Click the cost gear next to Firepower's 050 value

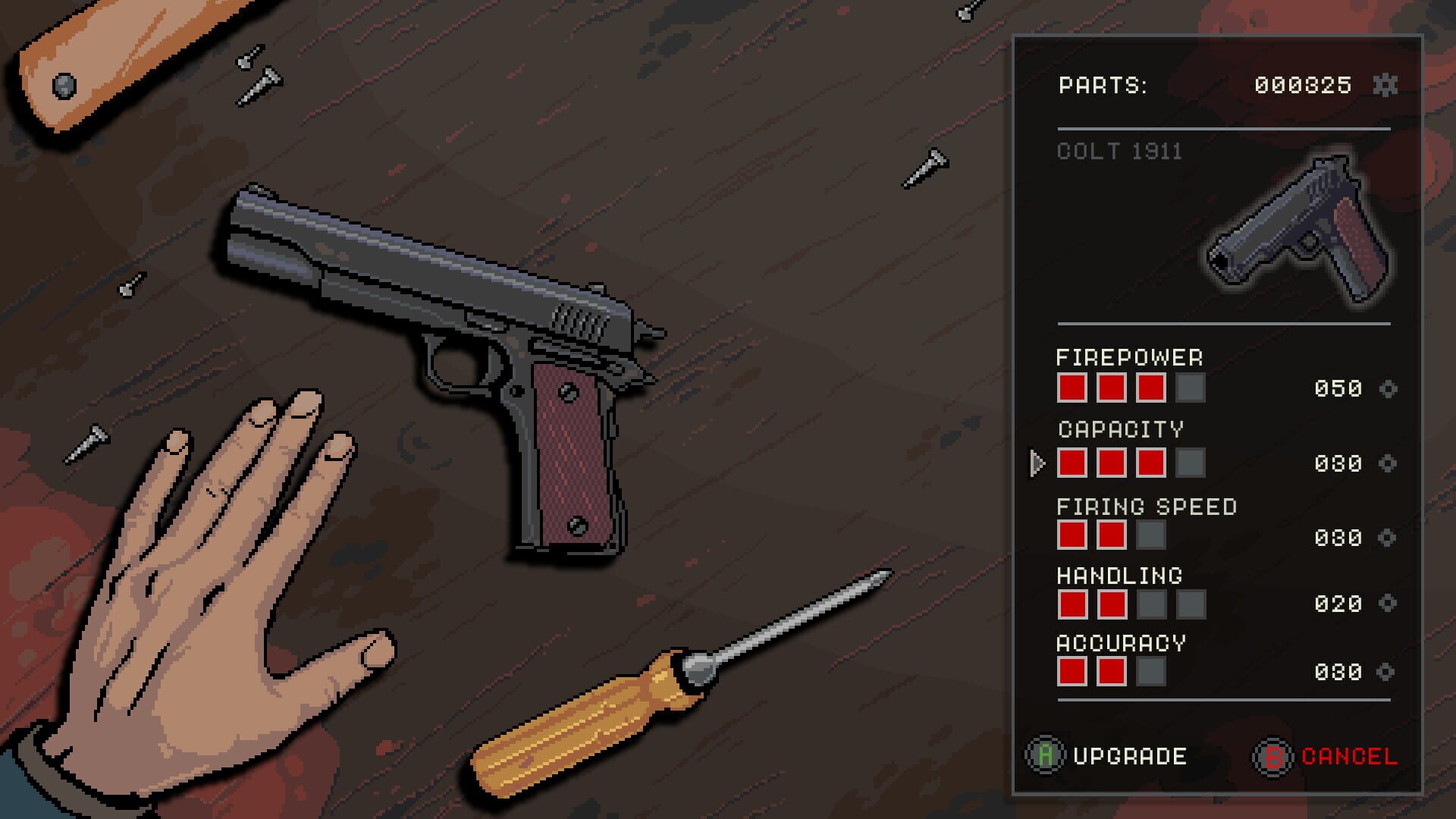coord(1390,390)
